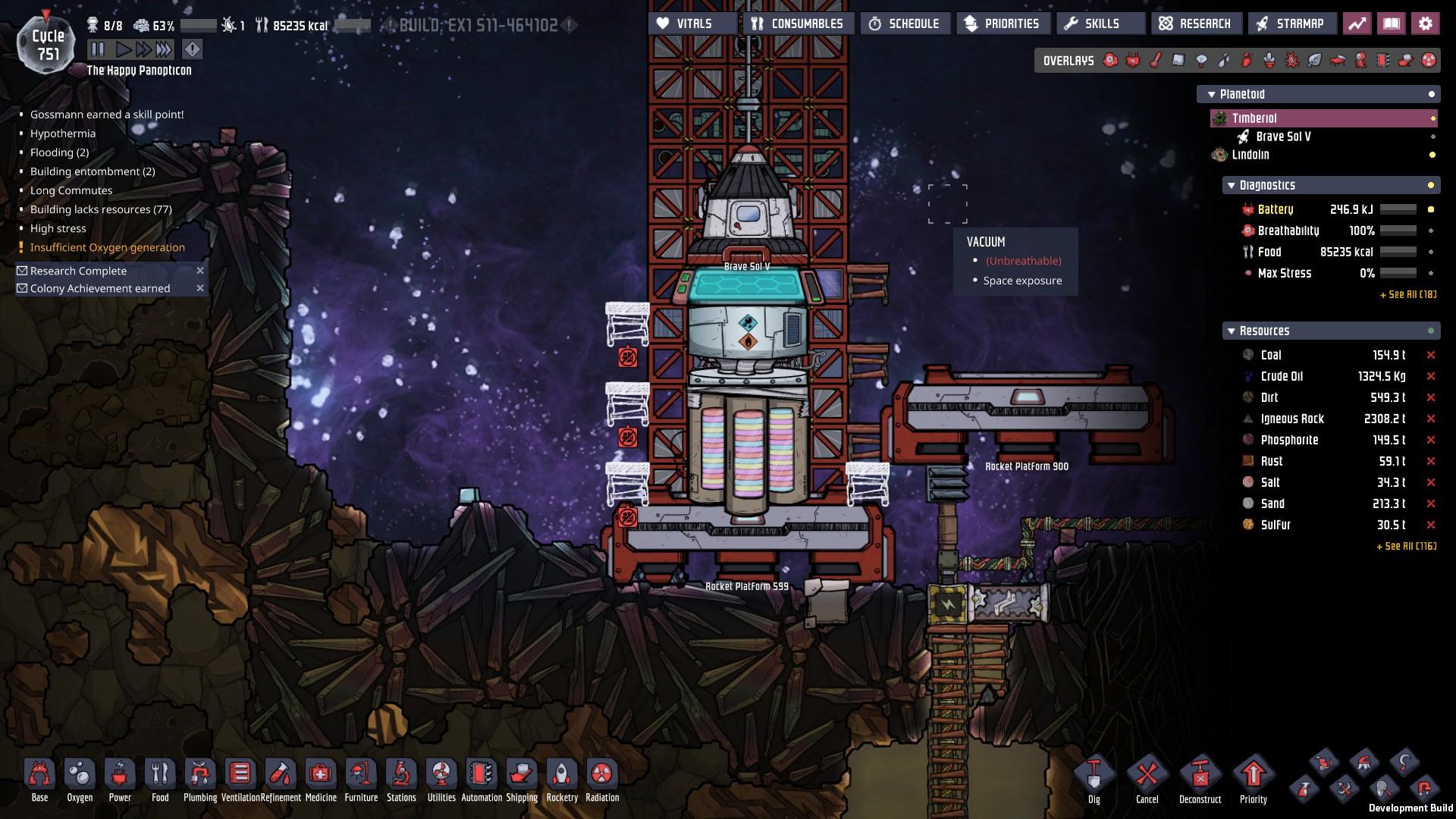This screenshot has height=819, width=1456.
Task: Open the Schedule screen
Action: coord(904,24)
